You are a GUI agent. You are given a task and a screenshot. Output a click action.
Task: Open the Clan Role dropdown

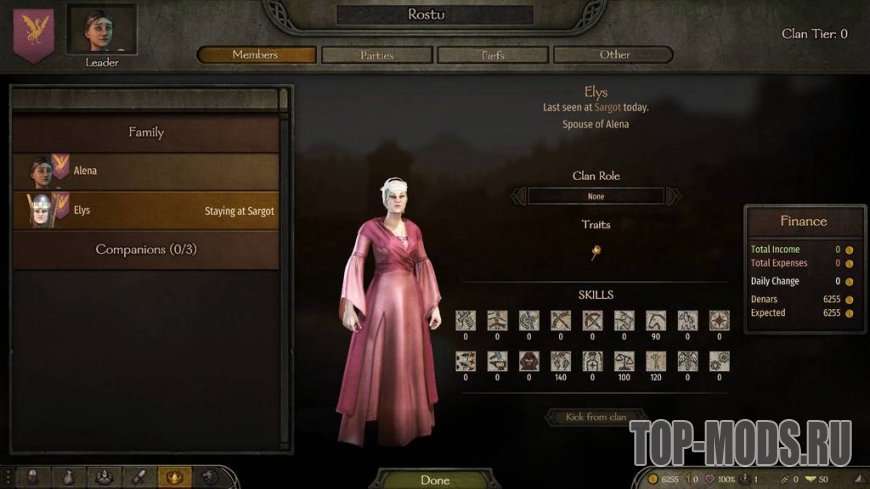pos(596,197)
